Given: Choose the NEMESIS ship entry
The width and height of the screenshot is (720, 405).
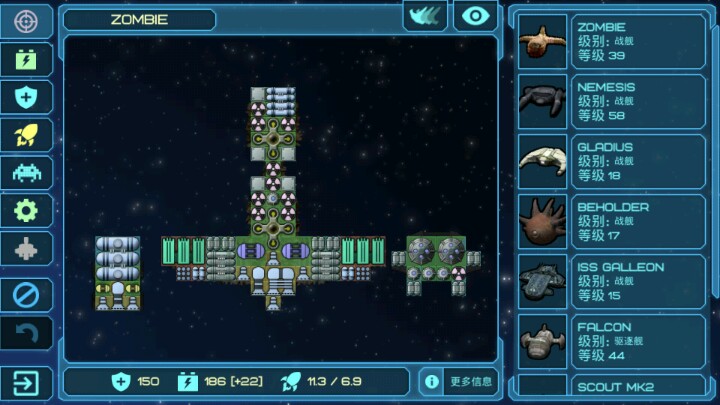Looking at the screenshot, I should 611,102.
